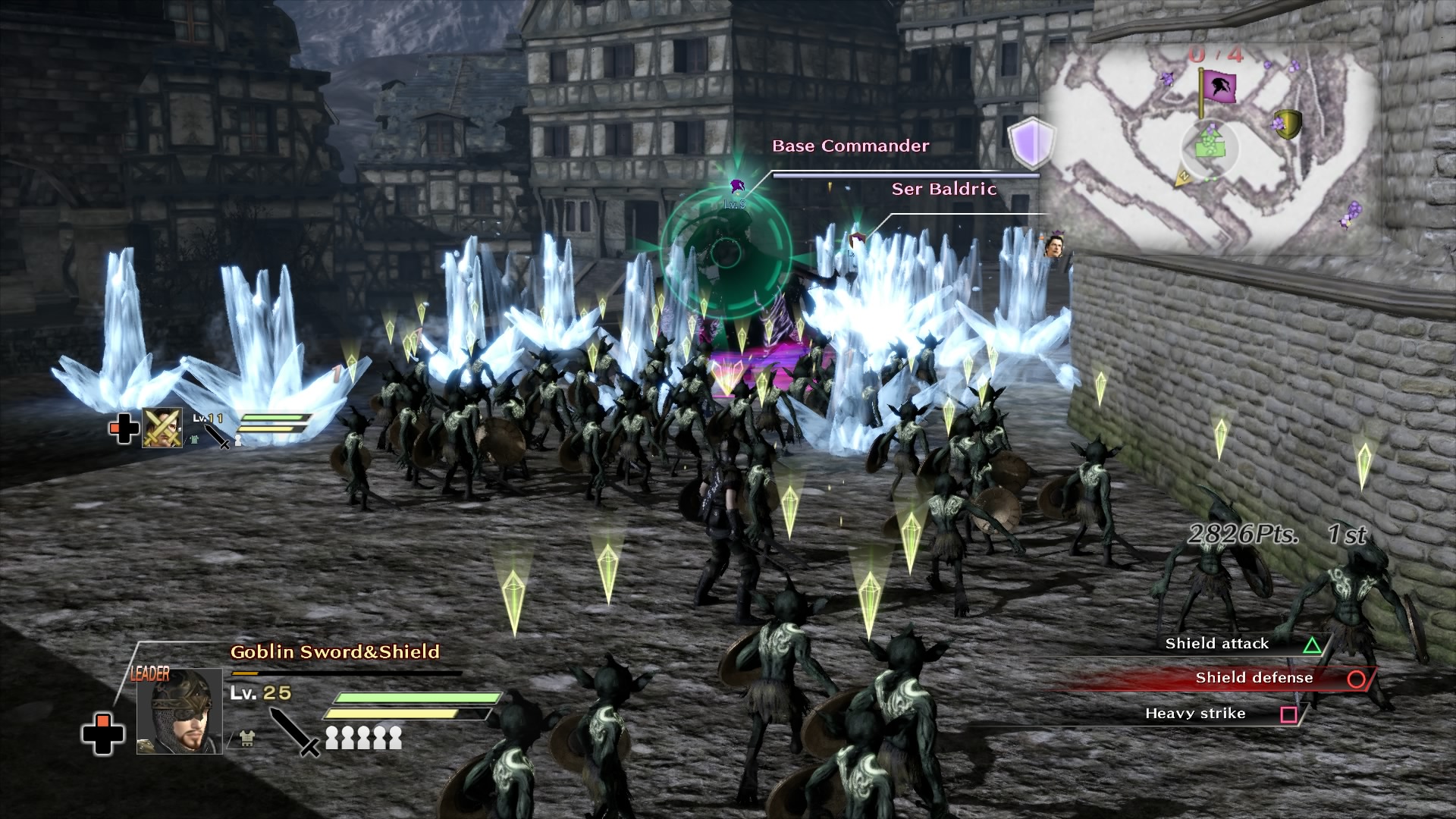Click the Goblin Sword&Shield squad name

334,652
